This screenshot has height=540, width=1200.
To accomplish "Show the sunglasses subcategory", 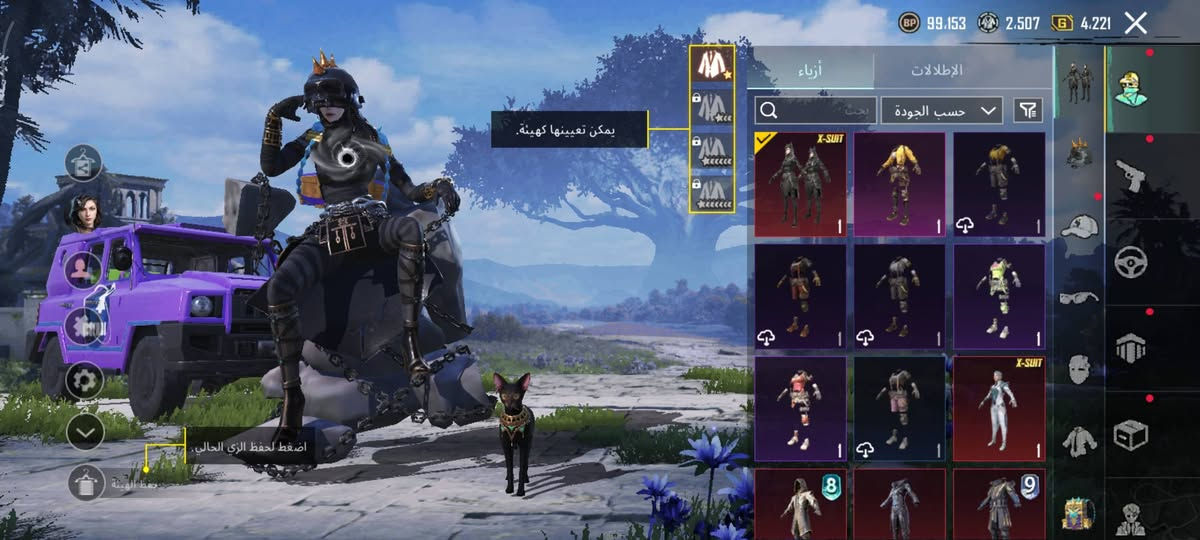I will (1079, 296).
